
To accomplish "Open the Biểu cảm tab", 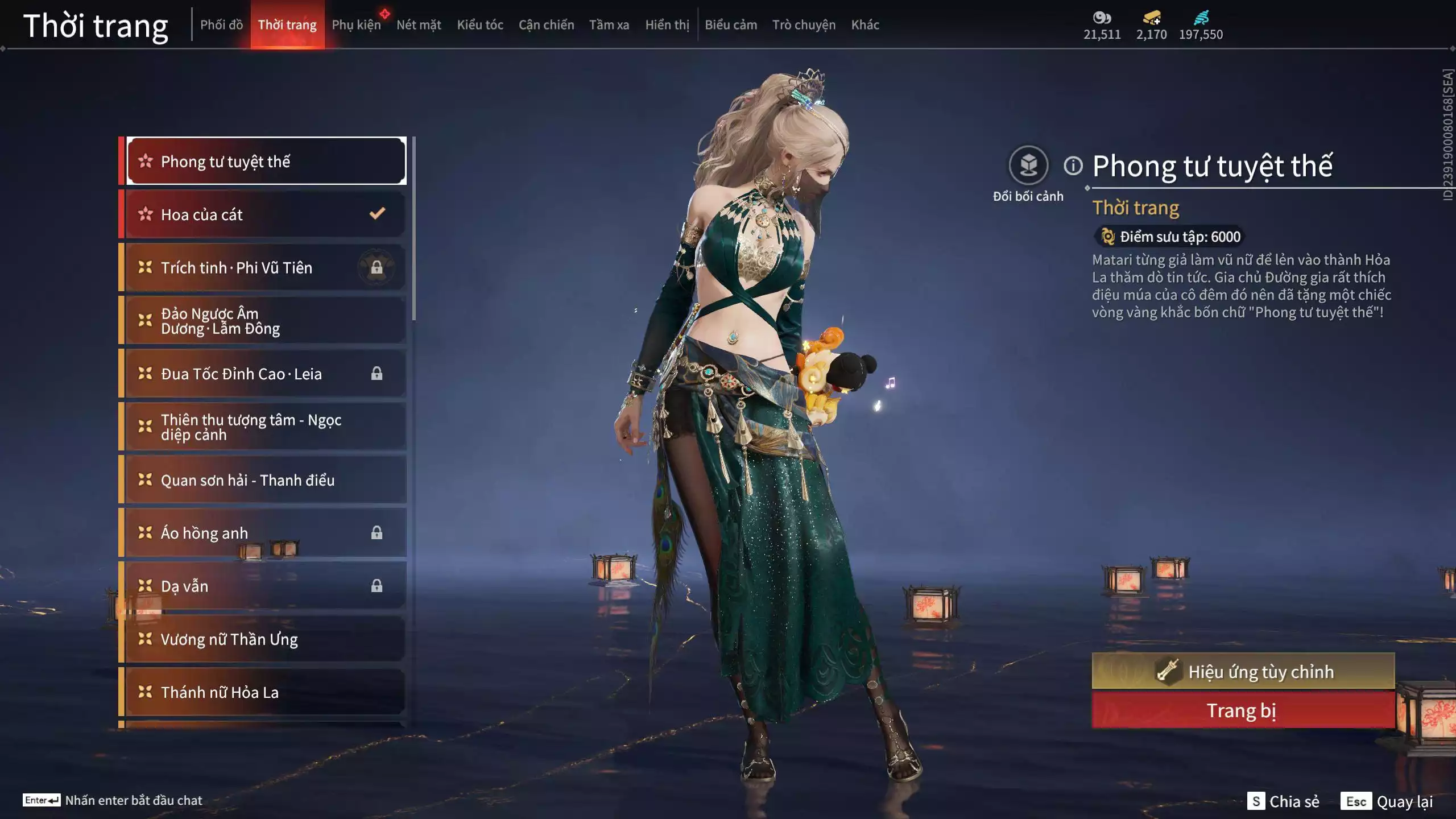I will click(731, 25).
